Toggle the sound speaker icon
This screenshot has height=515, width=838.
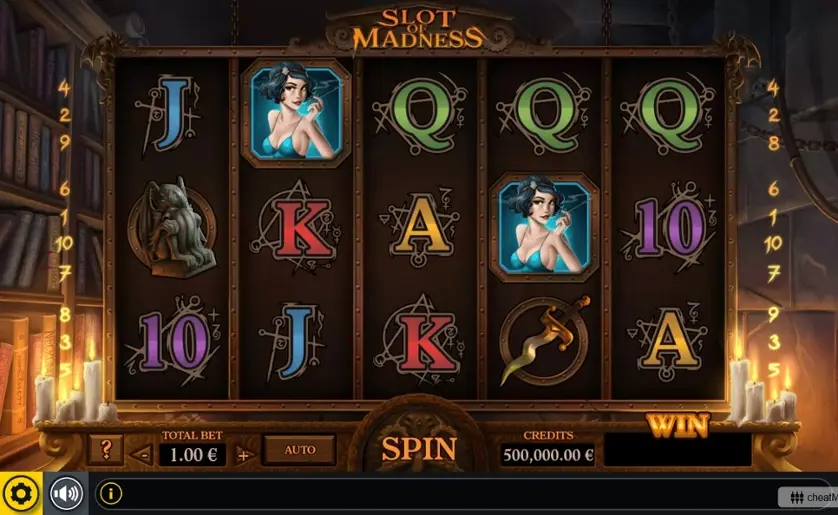pyautogui.click(x=66, y=494)
